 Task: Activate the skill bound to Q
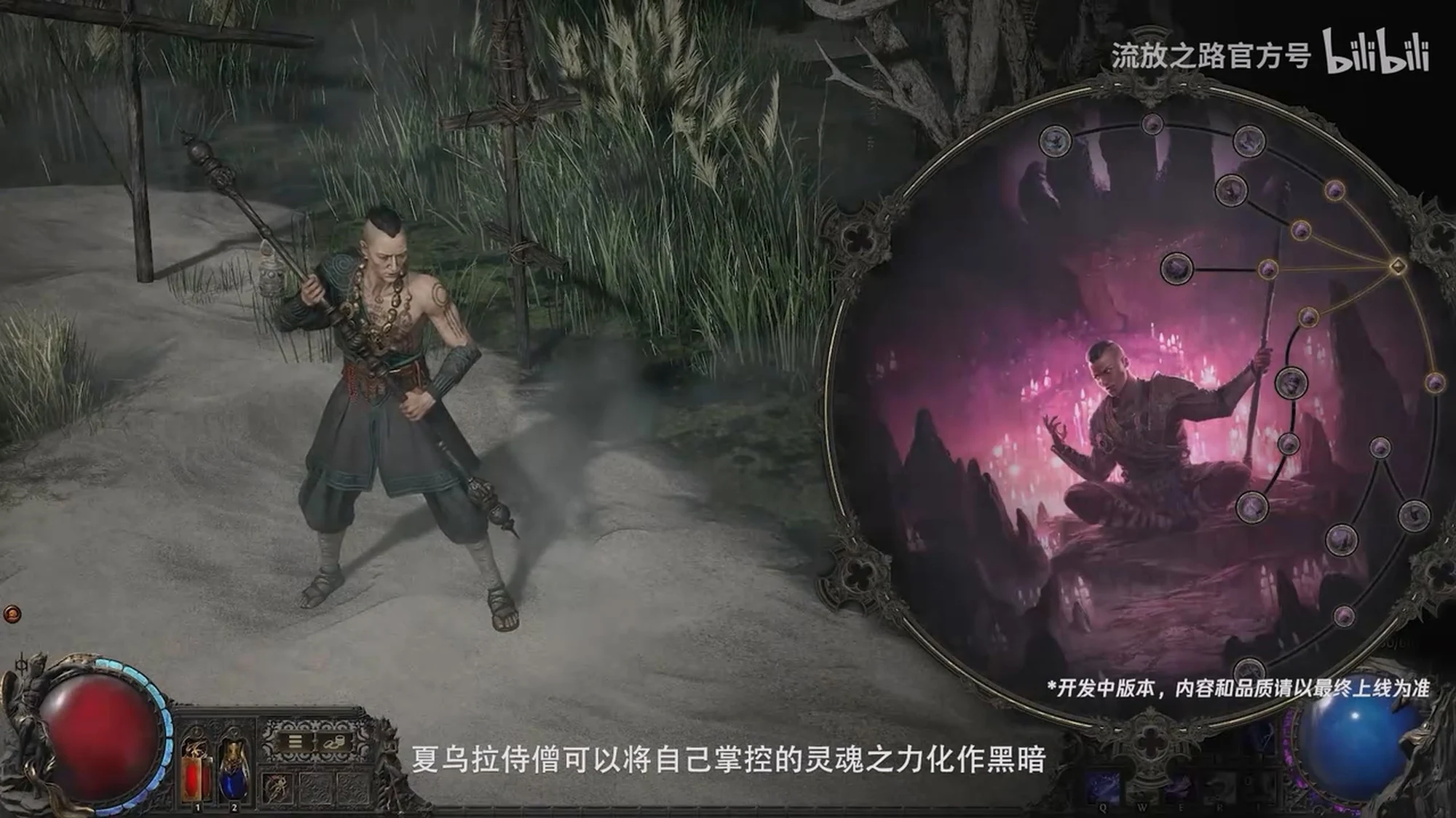click(1103, 788)
